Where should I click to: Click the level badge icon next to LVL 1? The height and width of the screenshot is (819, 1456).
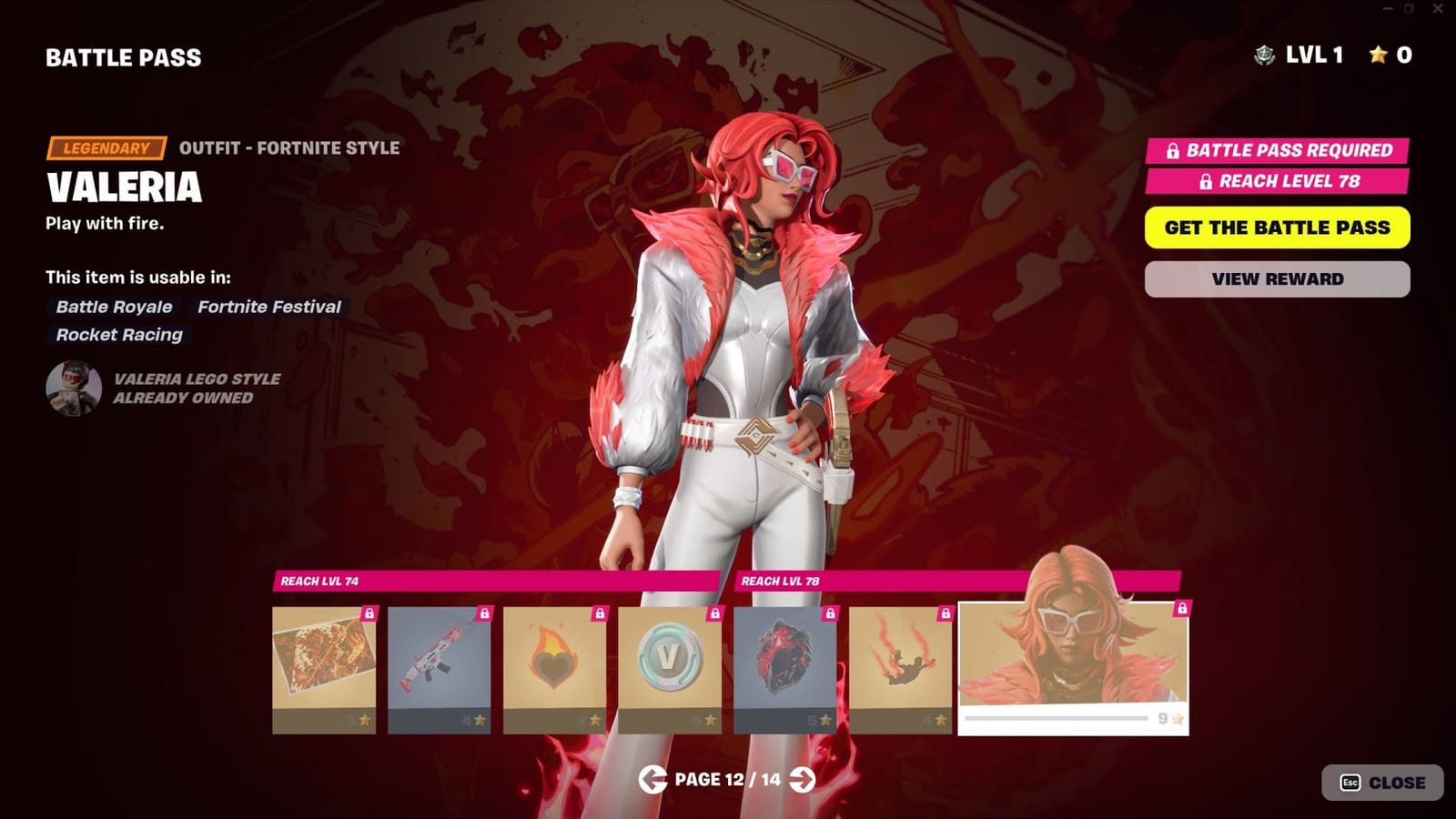pos(1263,56)
